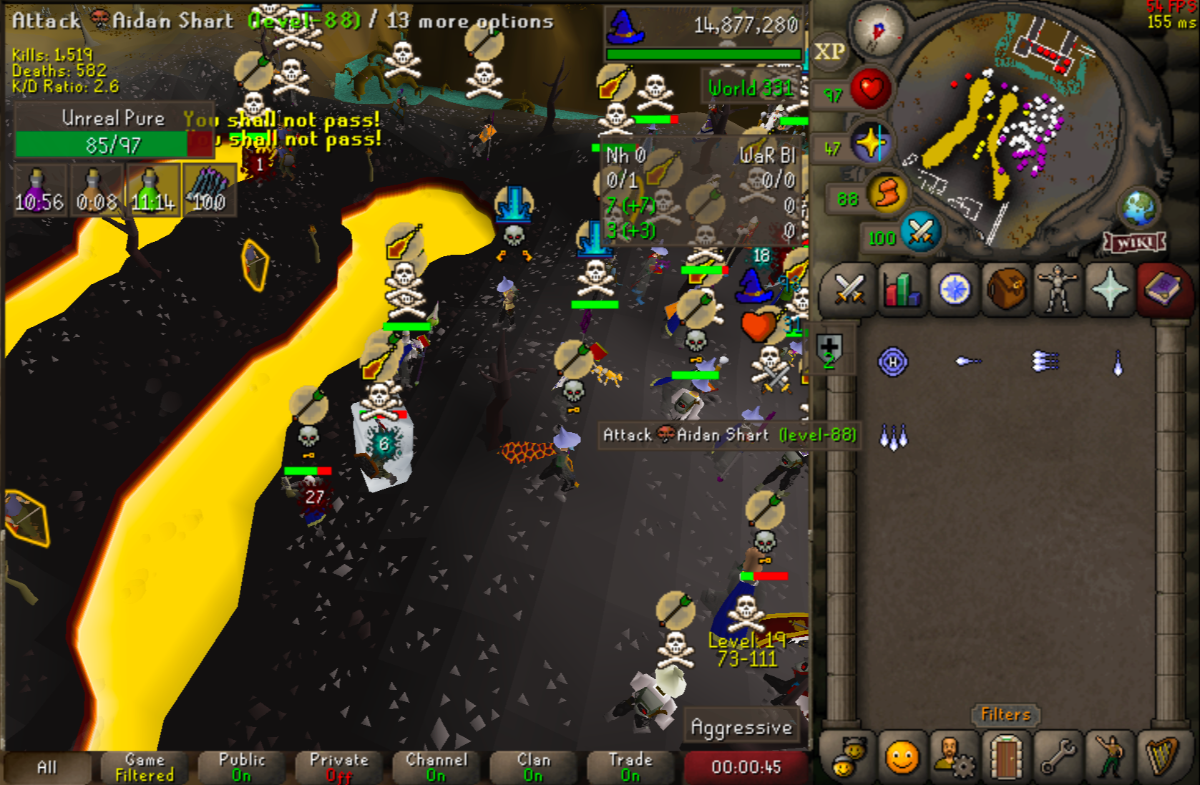
Task: Switch to the harp Music tab
Action: pos(1161,757)
